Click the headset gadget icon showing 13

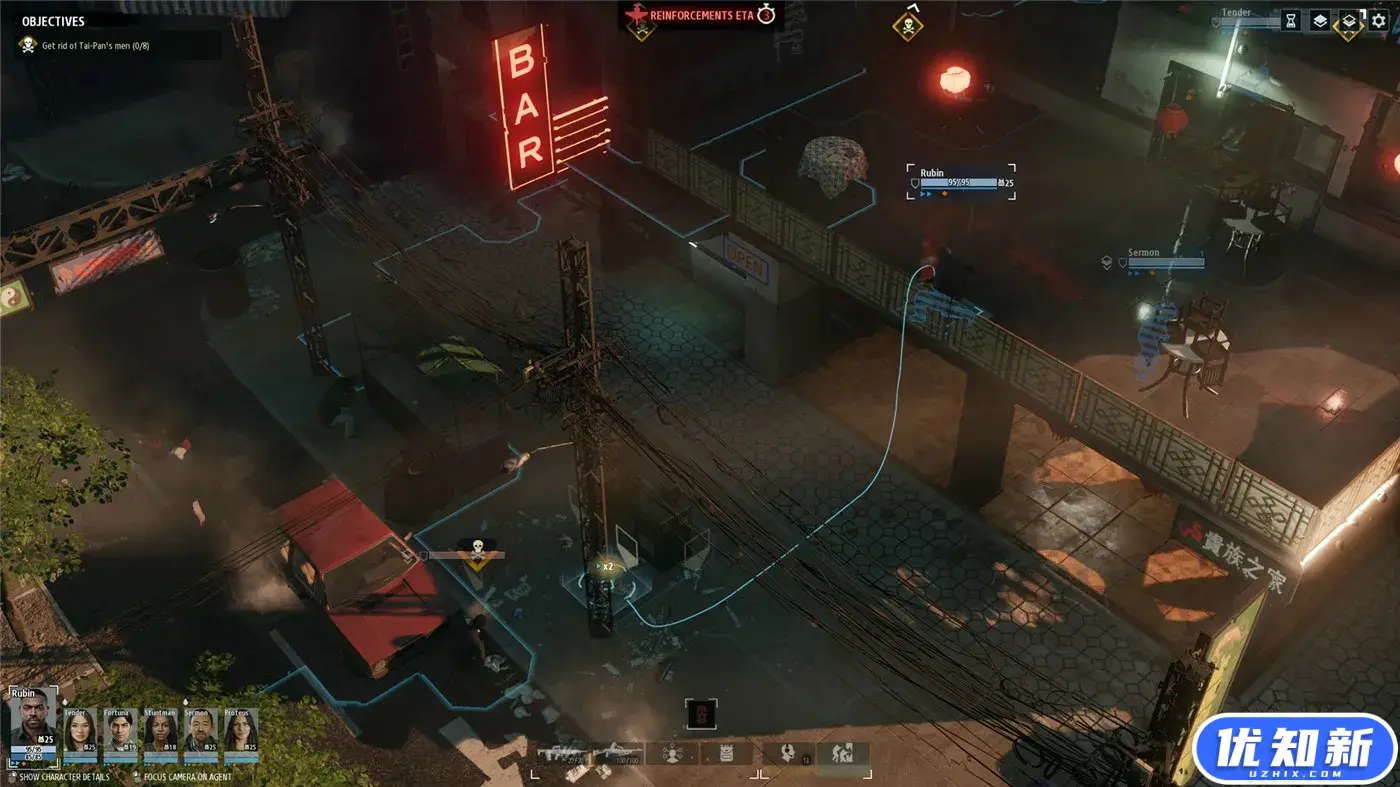coord(786,752)
